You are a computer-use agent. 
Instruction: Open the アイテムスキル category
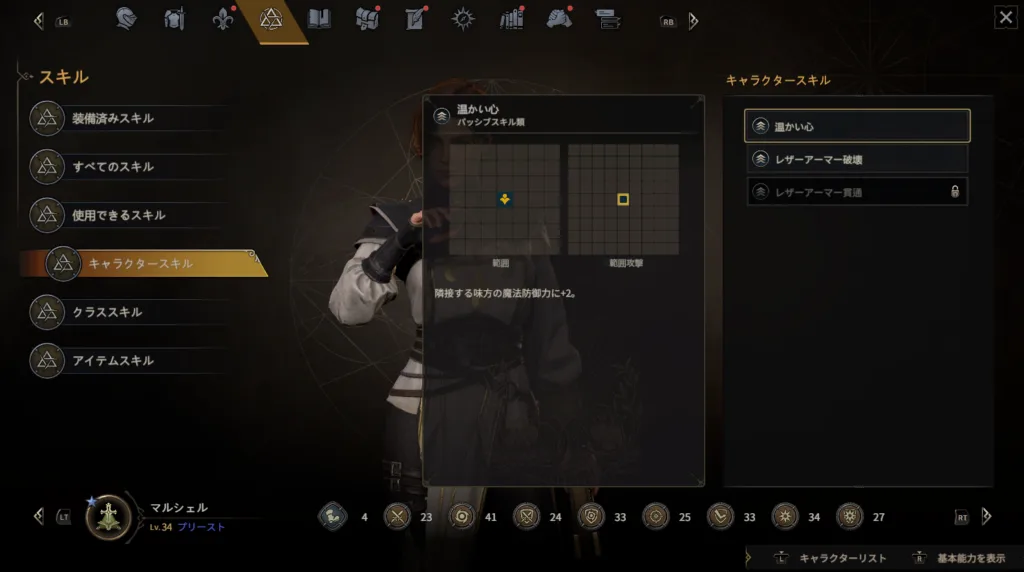coord(112,360)
